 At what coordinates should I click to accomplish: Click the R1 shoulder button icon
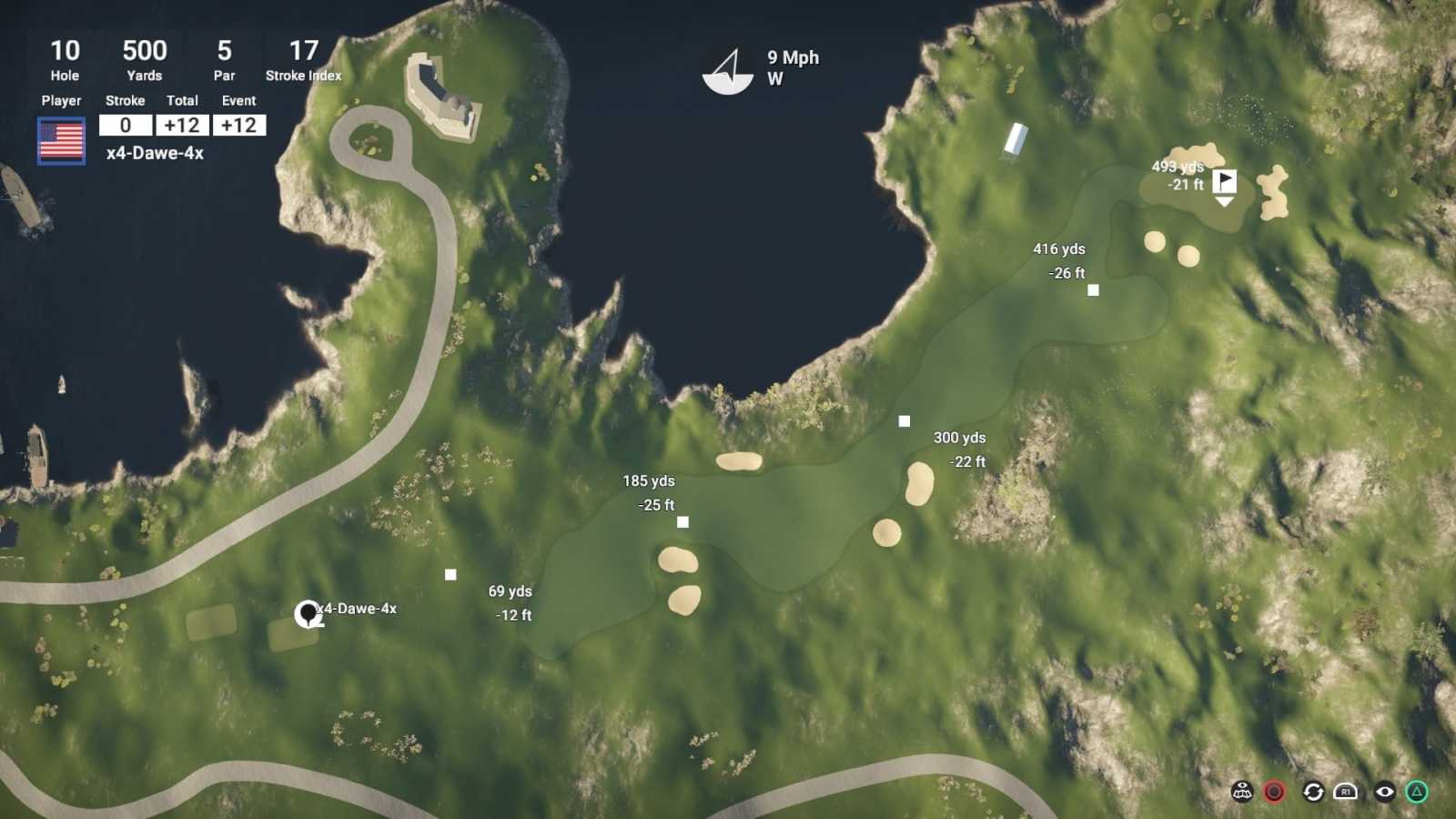click(1344, 793)
